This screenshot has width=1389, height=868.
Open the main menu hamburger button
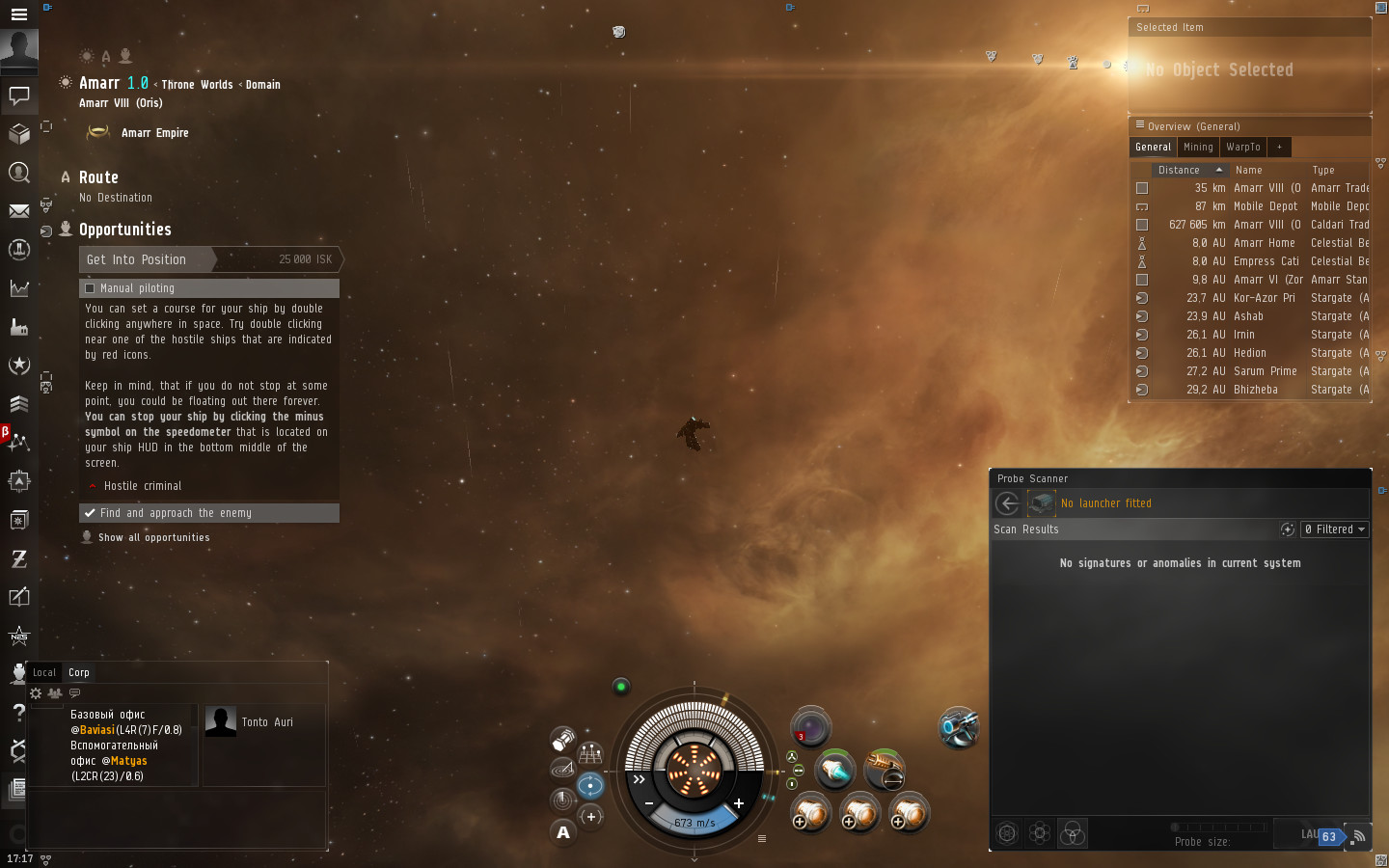pyautogui.click(x=18, y=14)
